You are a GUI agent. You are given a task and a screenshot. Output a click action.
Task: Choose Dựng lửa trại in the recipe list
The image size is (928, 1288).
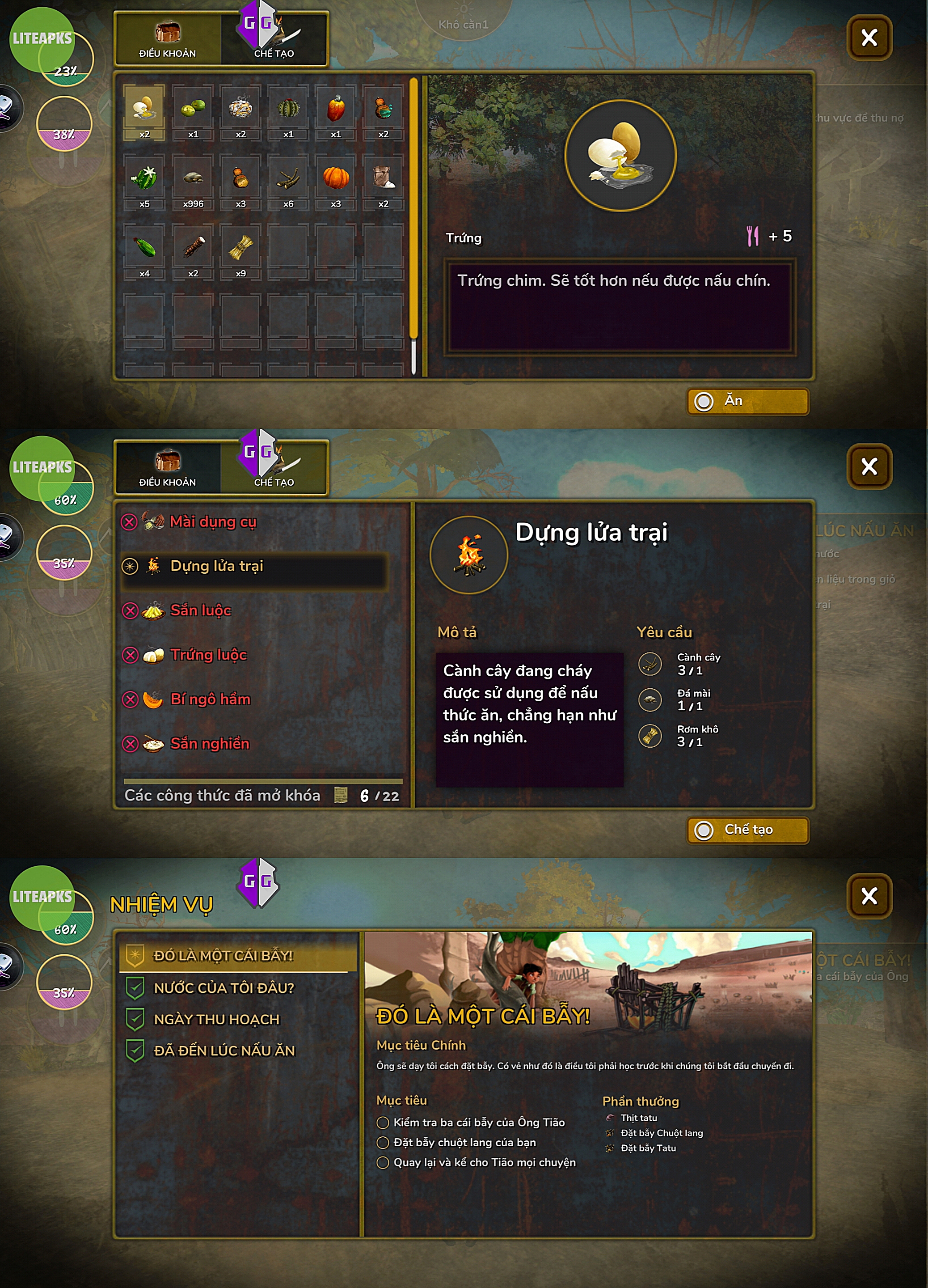[x=216, y=566]
